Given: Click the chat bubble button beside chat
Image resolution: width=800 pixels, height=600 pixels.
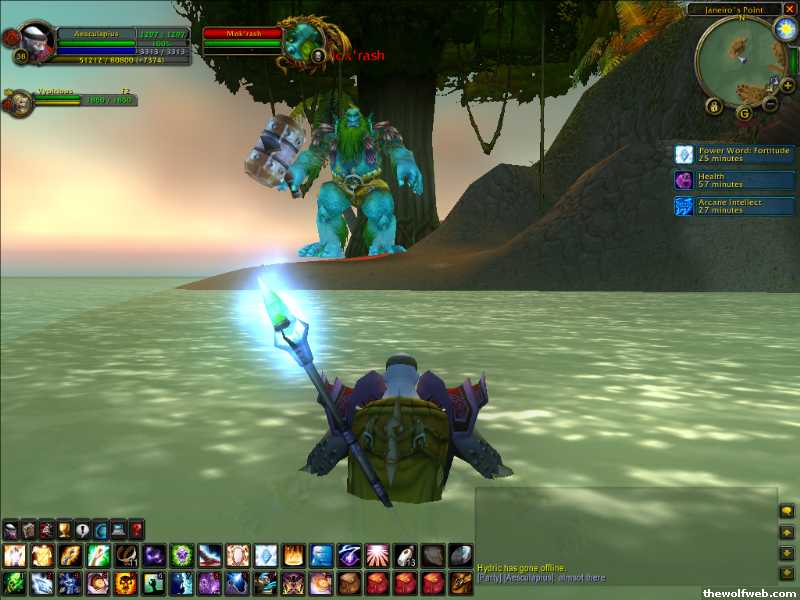Looking at the screenshot, I should (x=787, y=512).
